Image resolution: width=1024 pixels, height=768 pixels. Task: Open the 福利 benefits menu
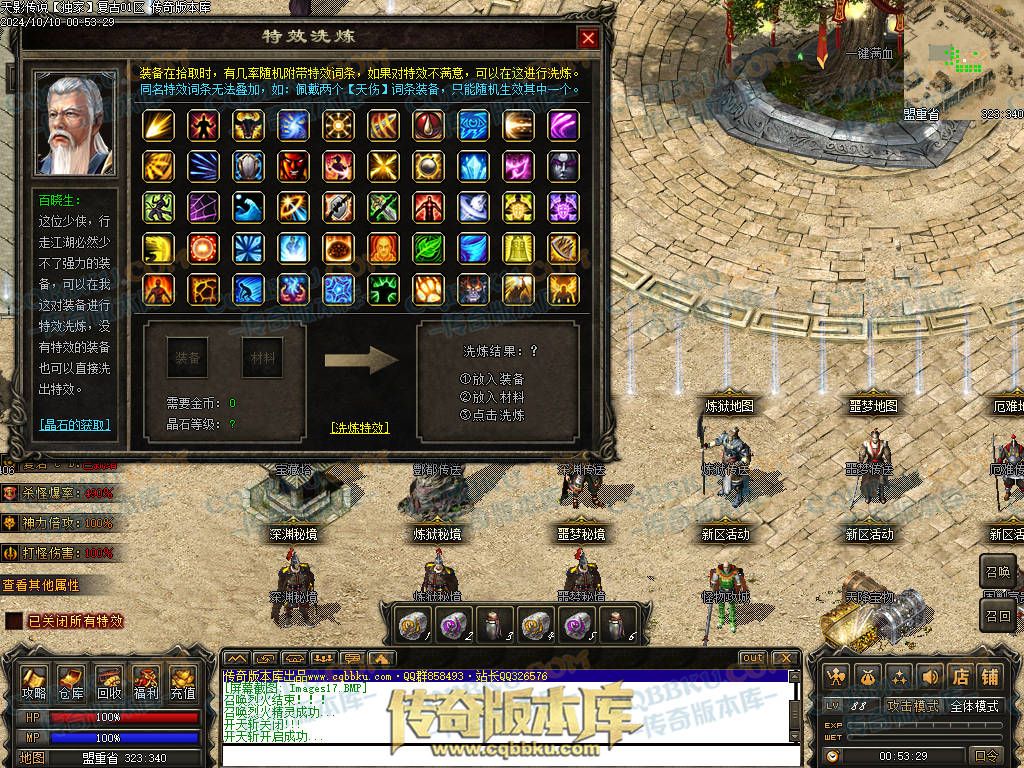coord(146,682)
